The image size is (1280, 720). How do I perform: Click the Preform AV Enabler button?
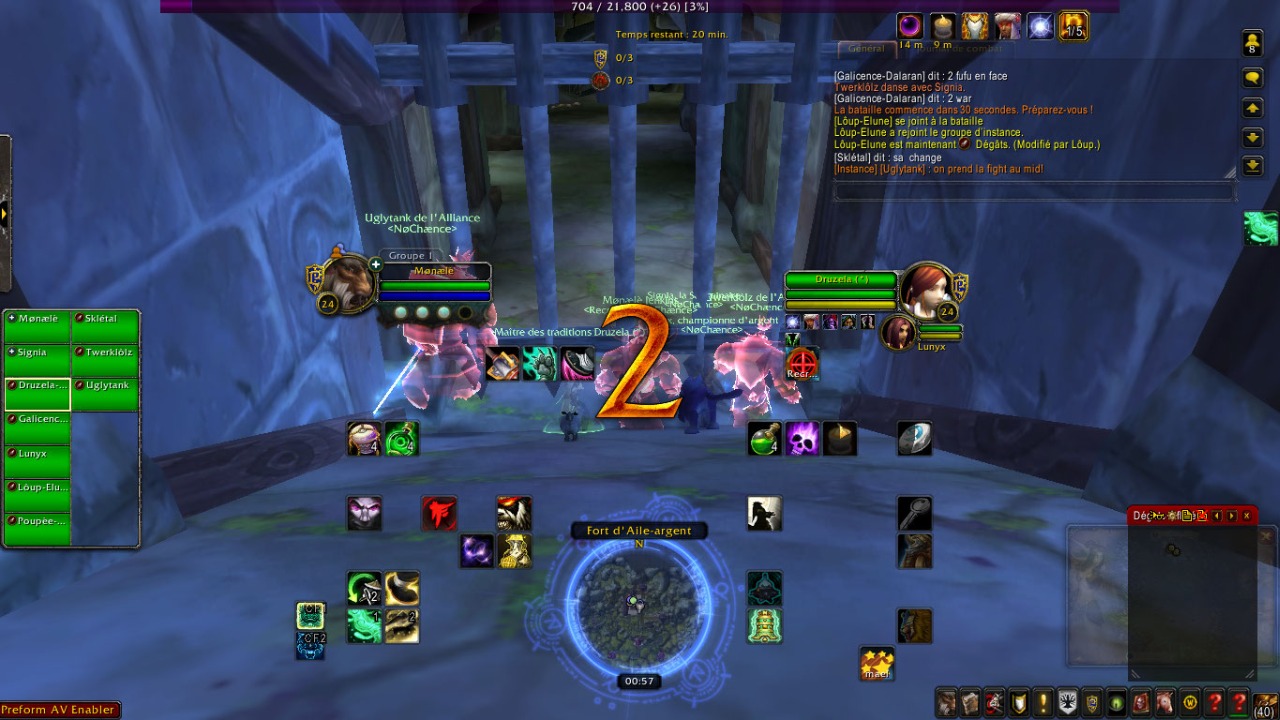(60, 710)
